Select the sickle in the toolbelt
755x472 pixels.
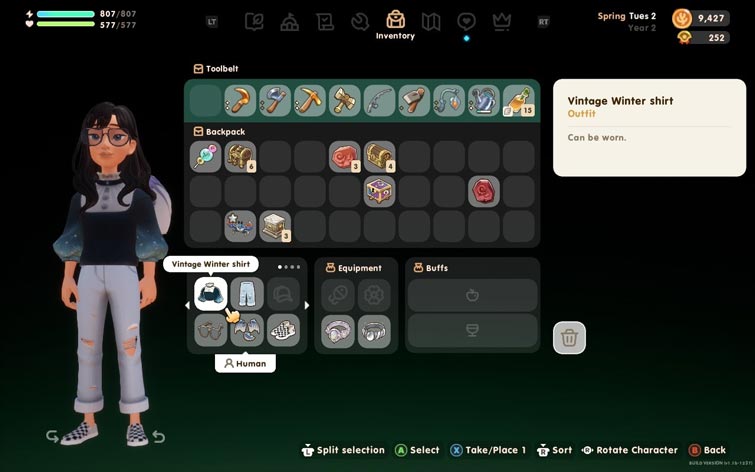tap(240, 100)
